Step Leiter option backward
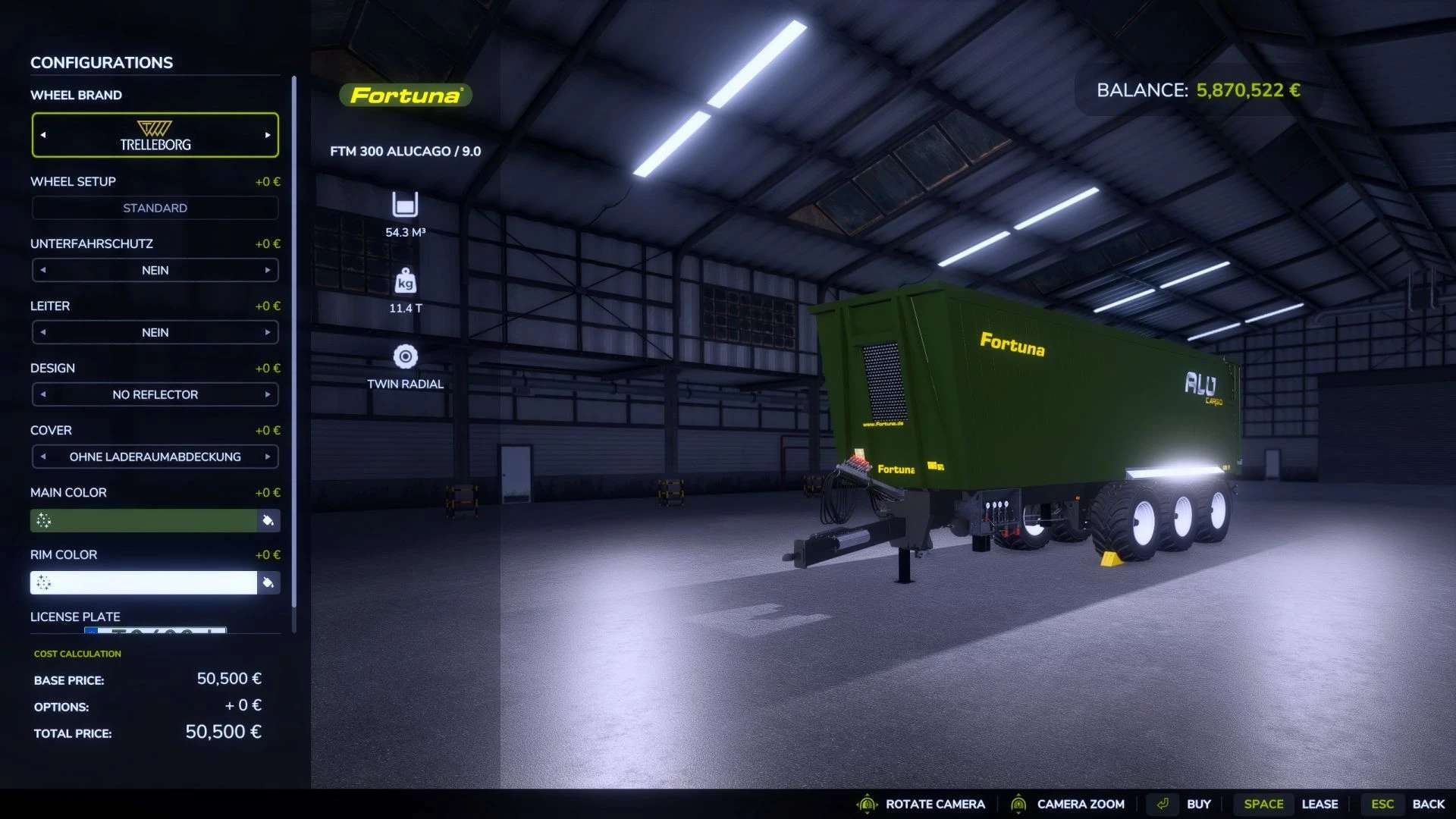Viewport: 1456px width, 819px height. [43, 332]
